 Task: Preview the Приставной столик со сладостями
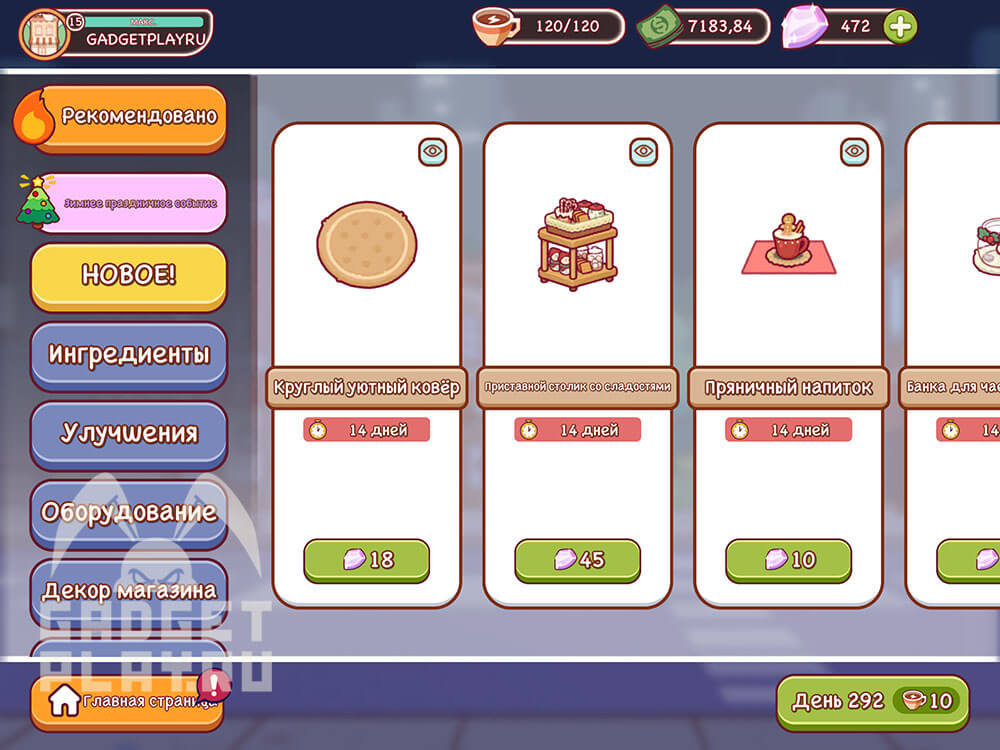644,152
